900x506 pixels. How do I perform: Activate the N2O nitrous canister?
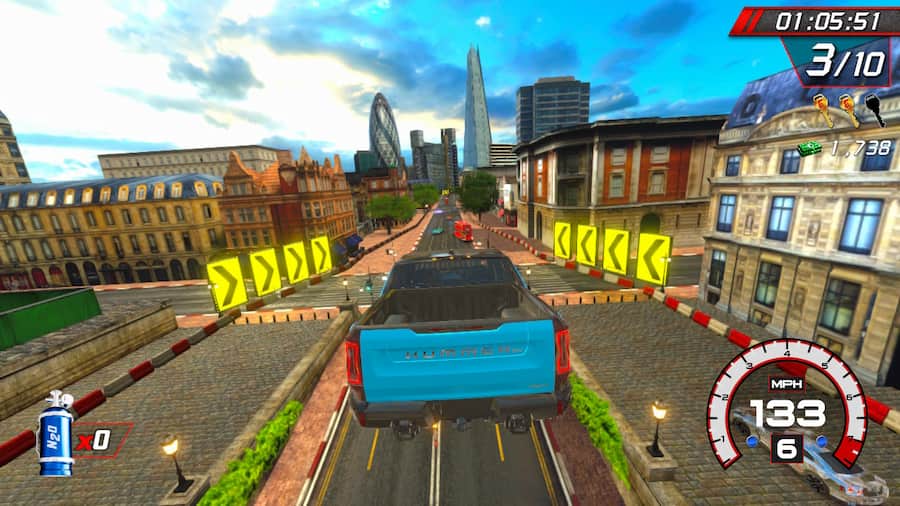[55, 433]
